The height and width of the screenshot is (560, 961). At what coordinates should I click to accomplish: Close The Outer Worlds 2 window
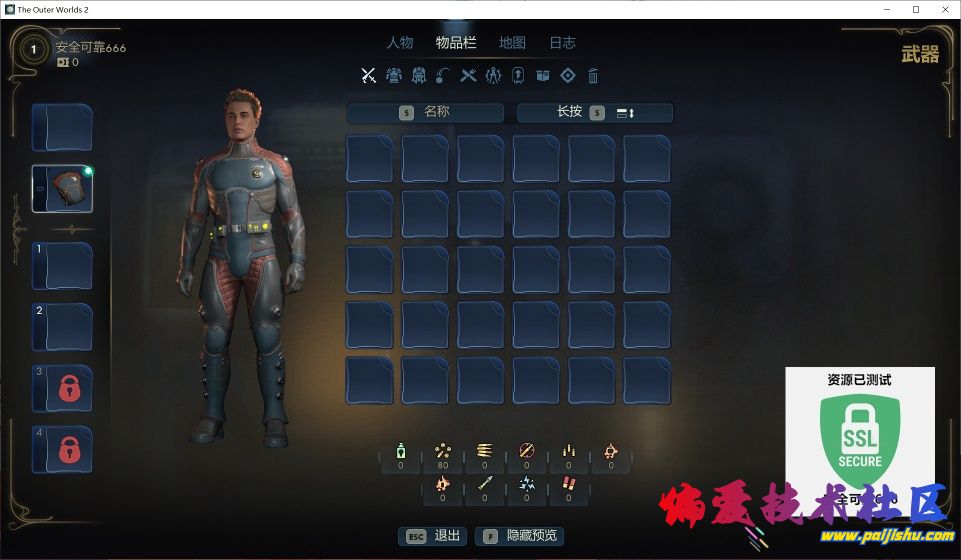coord(943,9)
